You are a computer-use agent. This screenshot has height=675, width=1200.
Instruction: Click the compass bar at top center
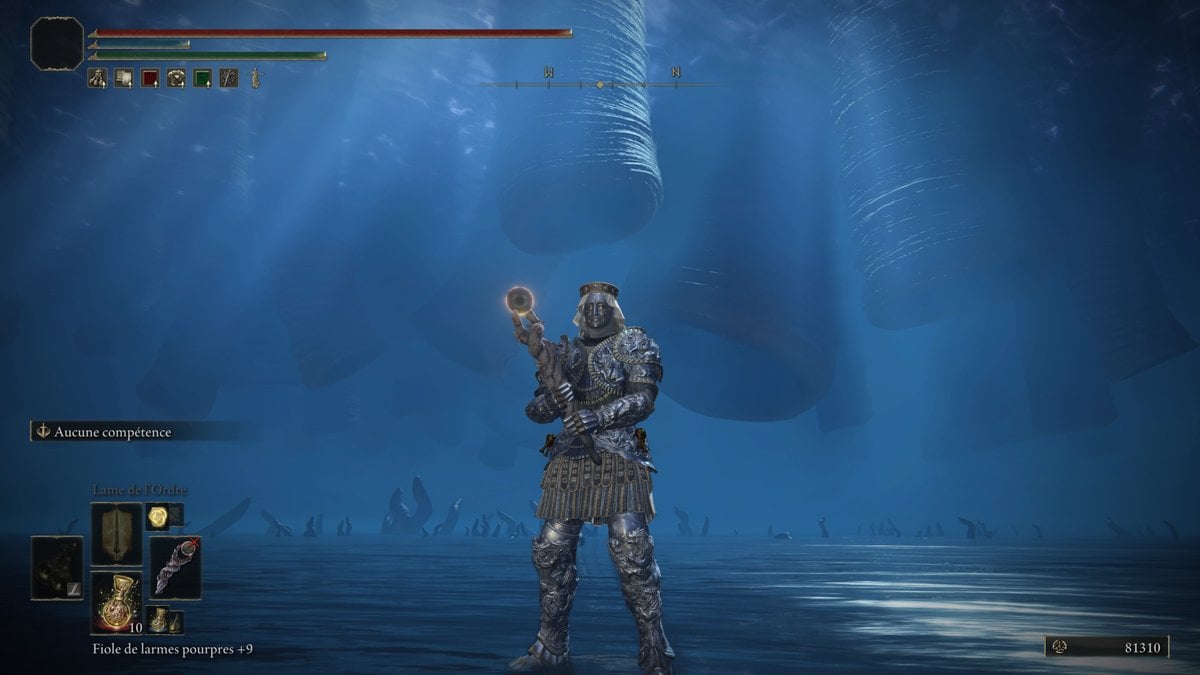click(599, 84)
